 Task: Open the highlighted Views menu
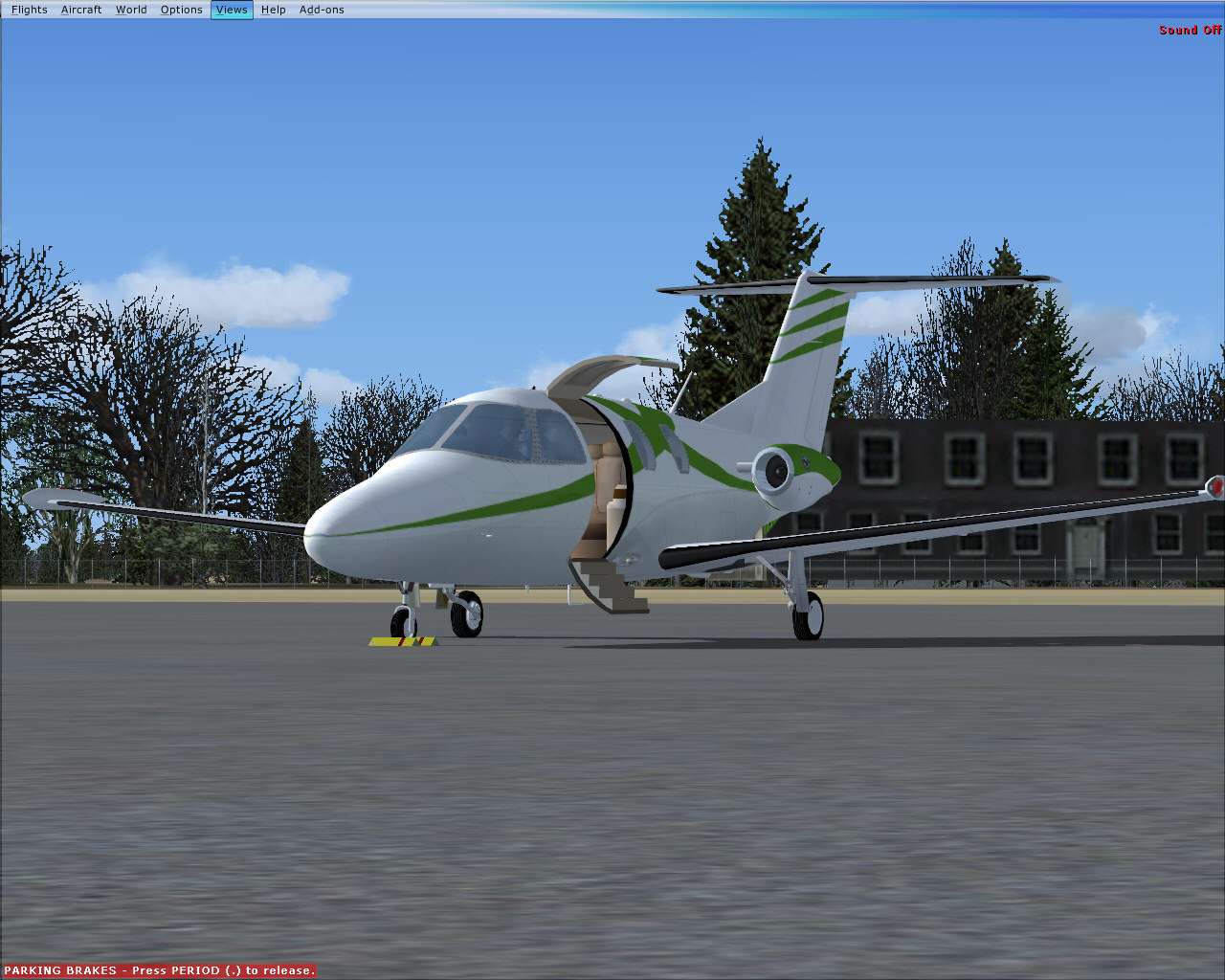tap(231, 10)
